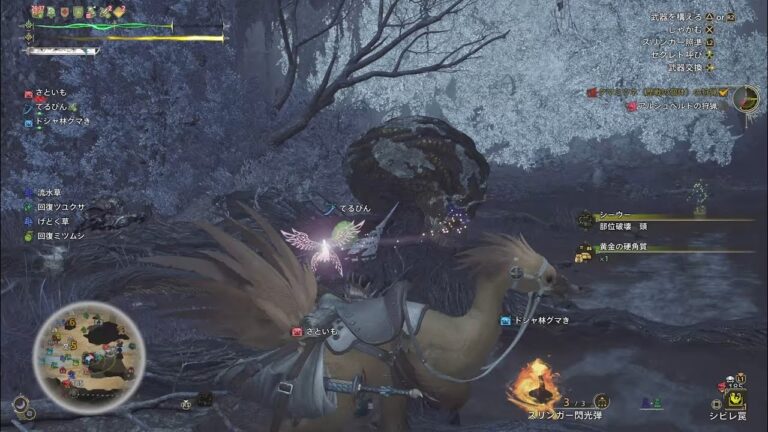
Task: Select the 回復ツユクサ gathering entry
Action: coord(57,206)
